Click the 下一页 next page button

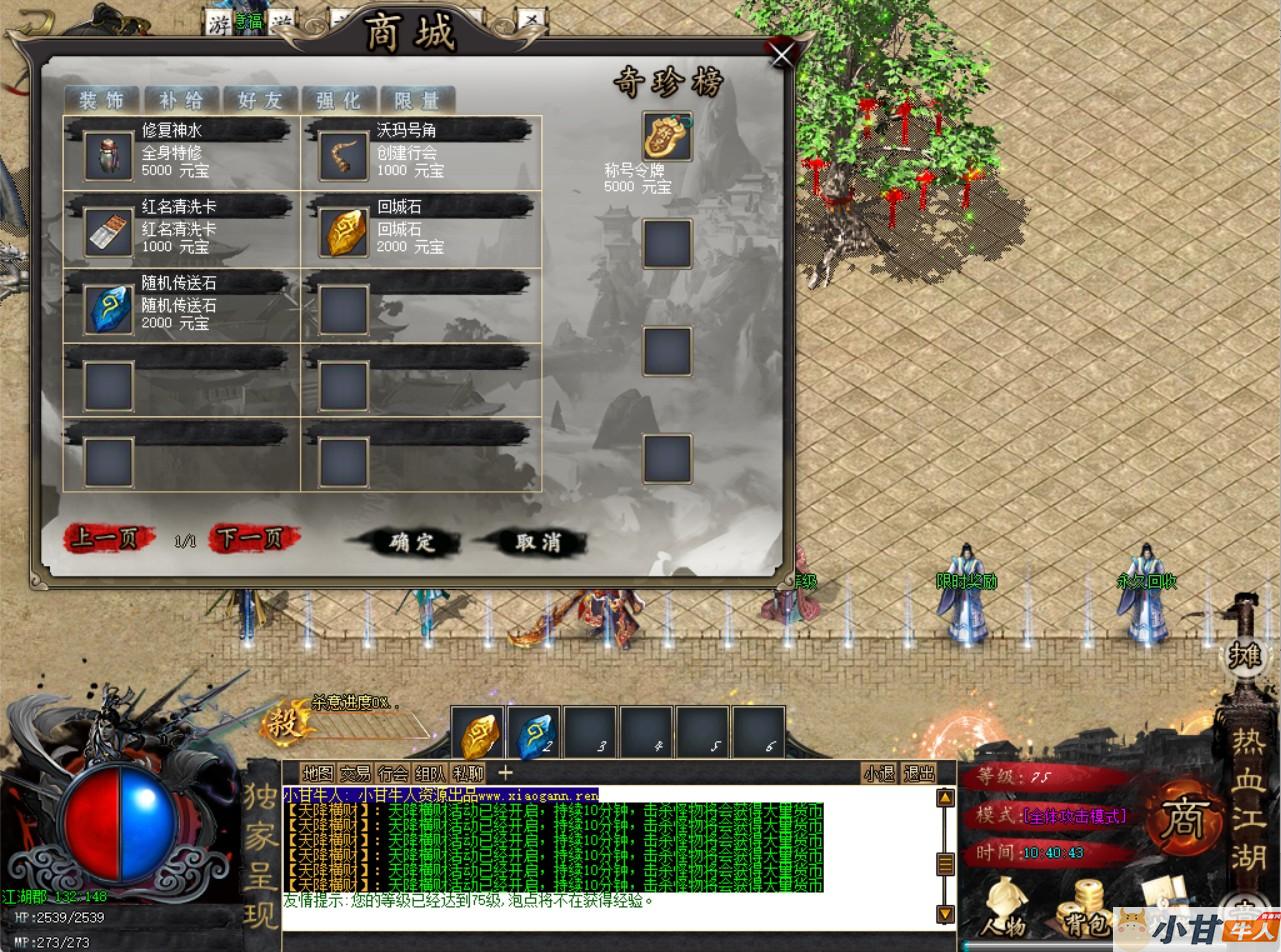(252, 539)
